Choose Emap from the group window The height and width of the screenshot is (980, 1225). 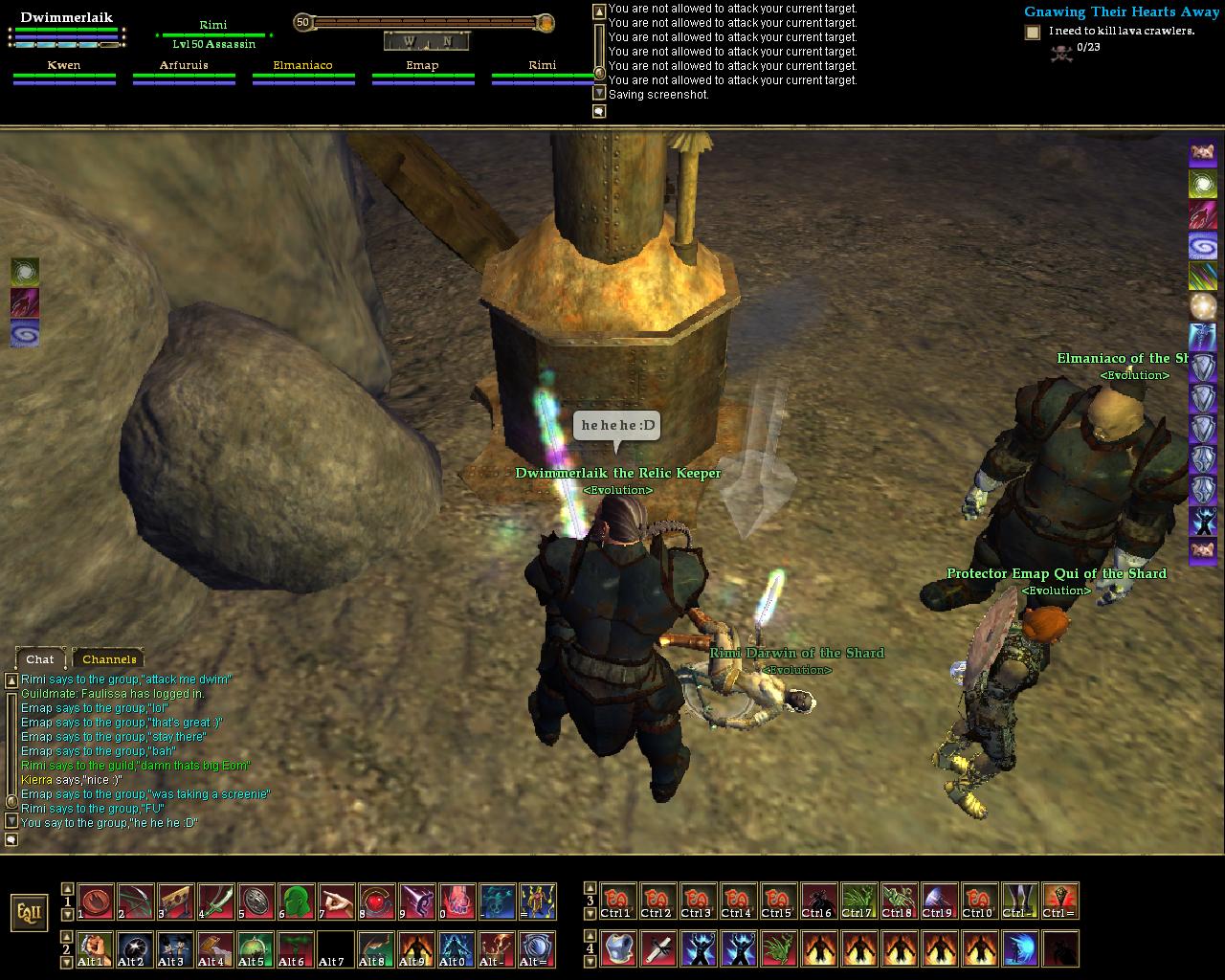click(x=422, y=66)
